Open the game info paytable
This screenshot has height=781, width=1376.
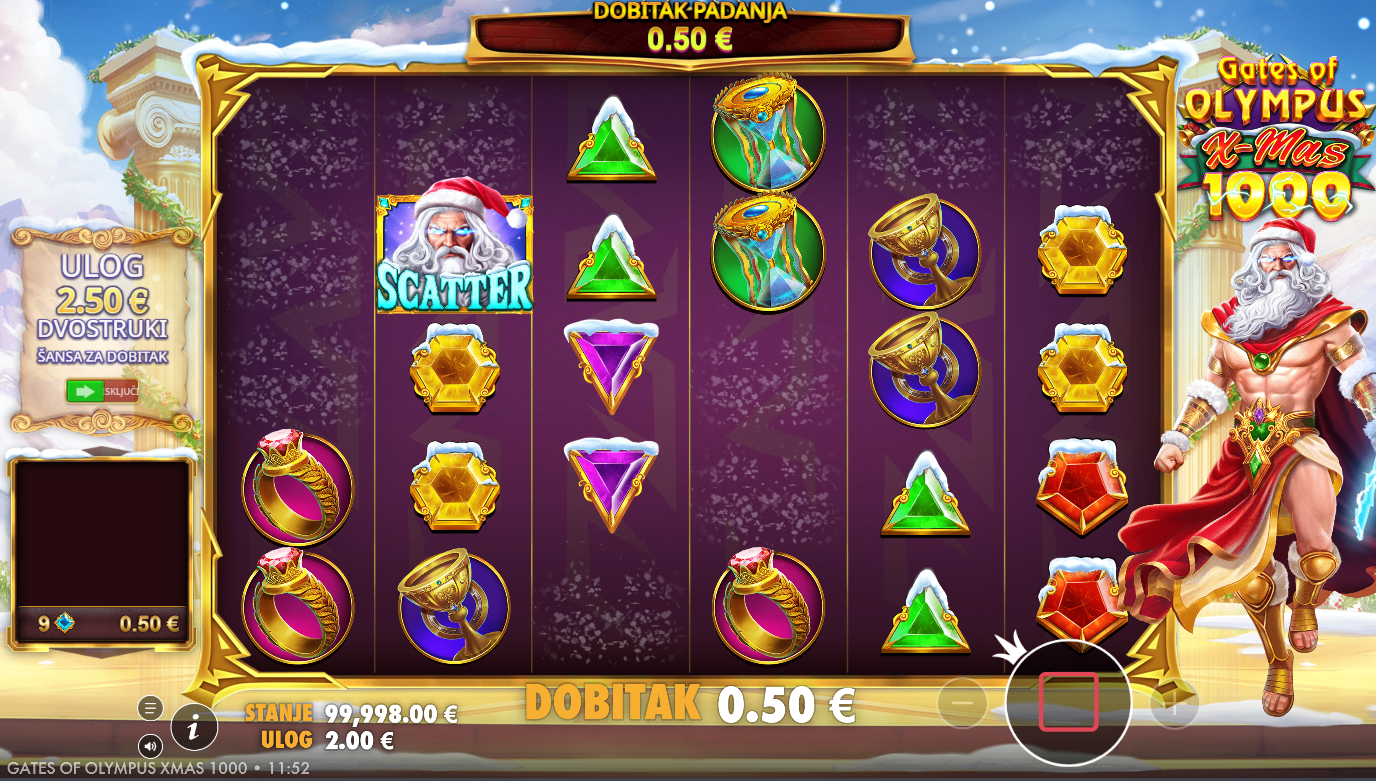[194, 727]
